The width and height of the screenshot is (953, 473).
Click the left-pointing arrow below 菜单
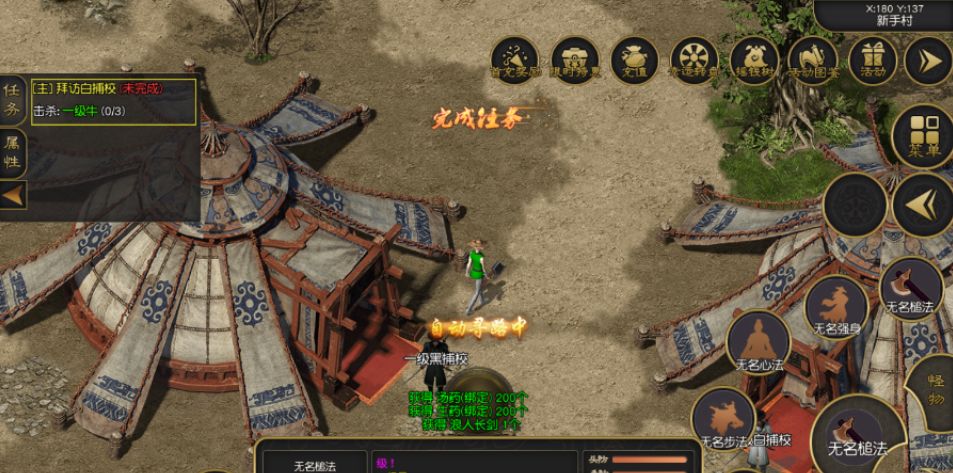pyautogui.click(x=922, y=205)
